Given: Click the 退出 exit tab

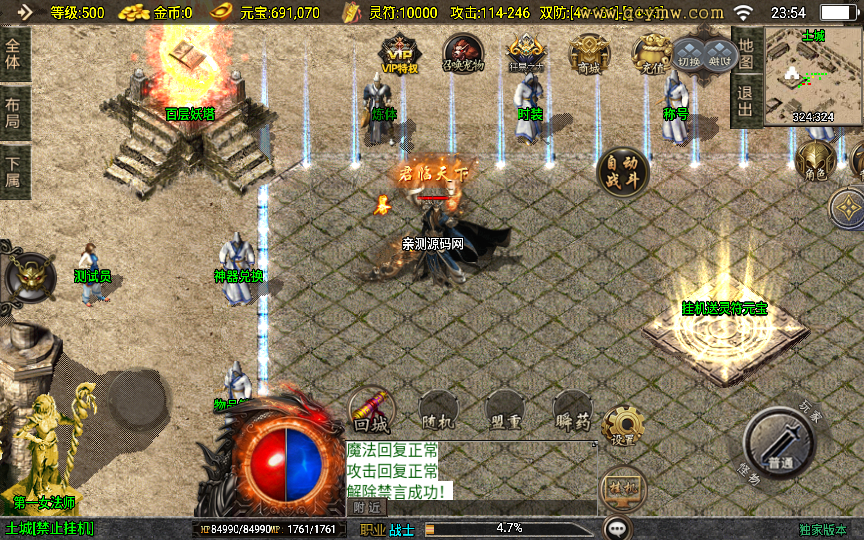Looking at the screenshot, I should point(745,101).
